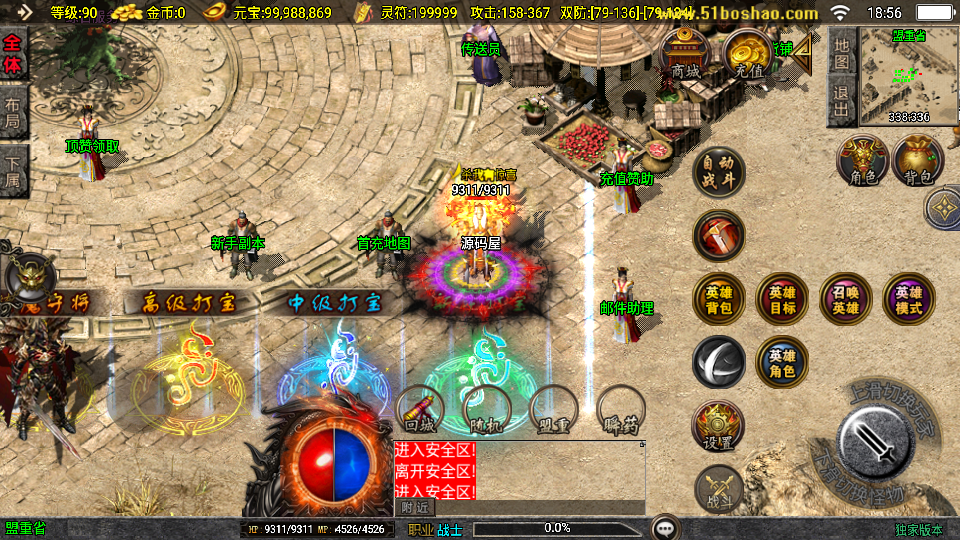This screenshot has width=960, height=540.
Task: Open the minimap
Action: (908, 76)
